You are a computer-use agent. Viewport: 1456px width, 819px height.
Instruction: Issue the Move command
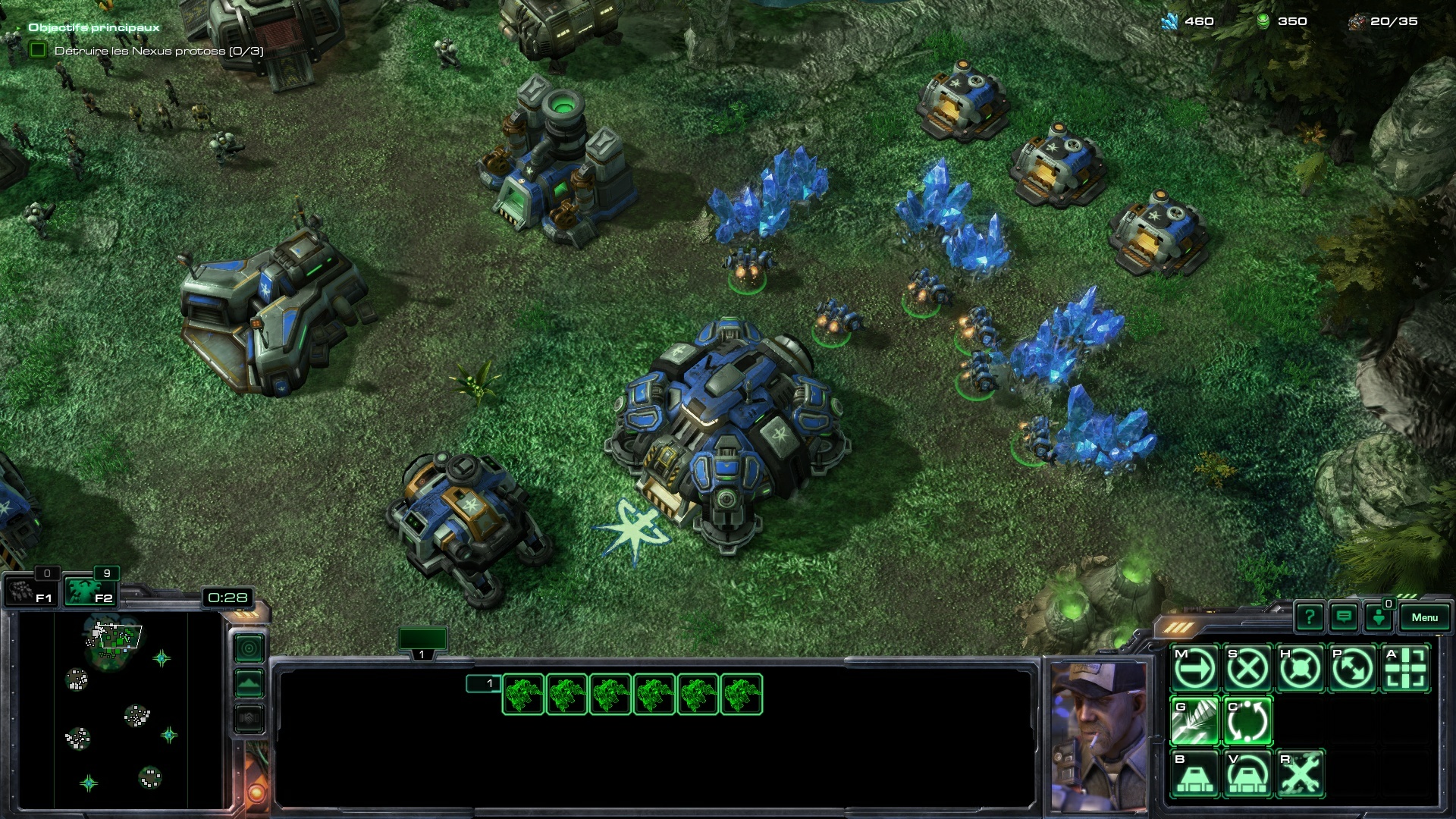(1194, 669)
